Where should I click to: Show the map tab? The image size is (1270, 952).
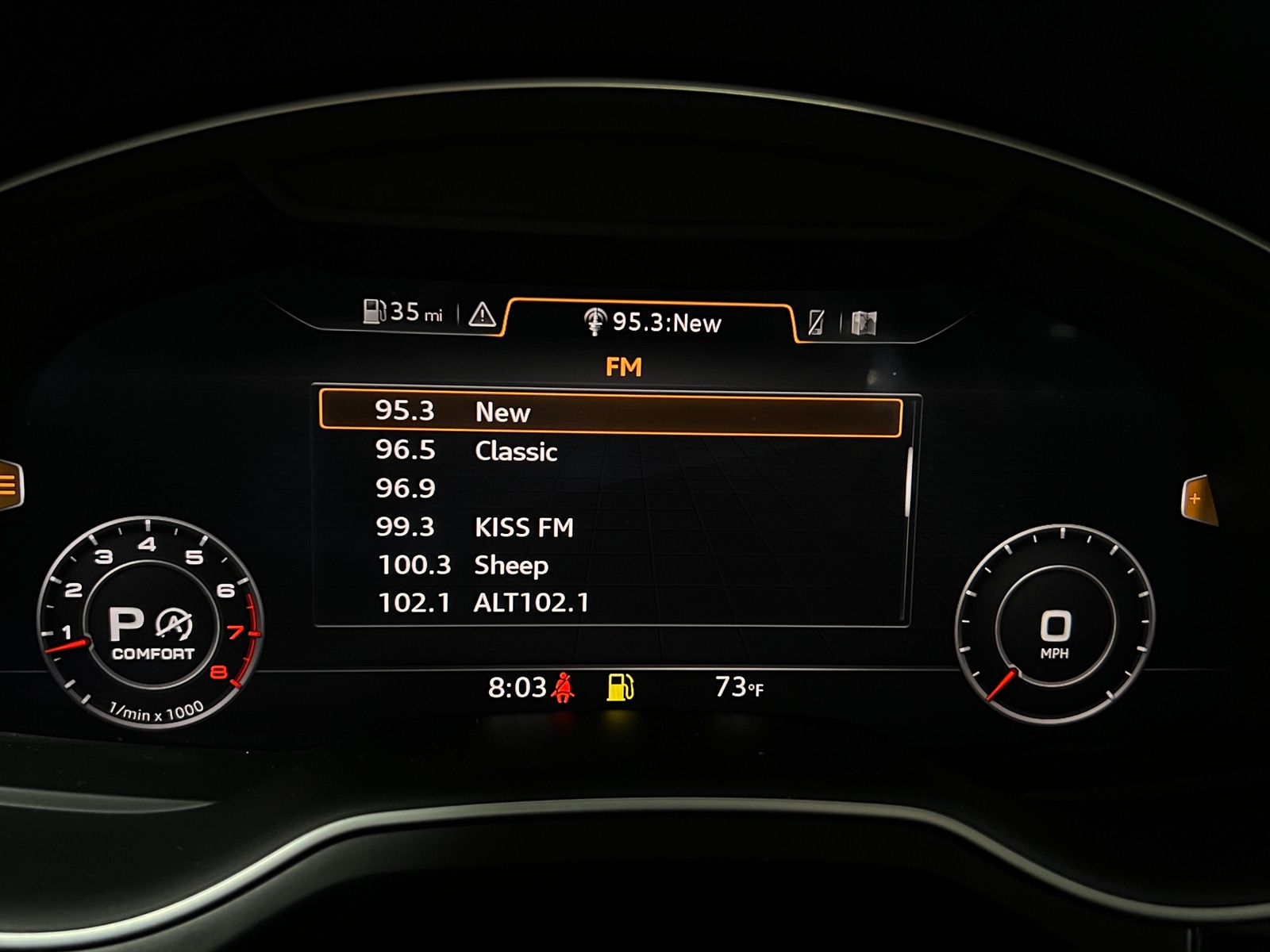864,323
